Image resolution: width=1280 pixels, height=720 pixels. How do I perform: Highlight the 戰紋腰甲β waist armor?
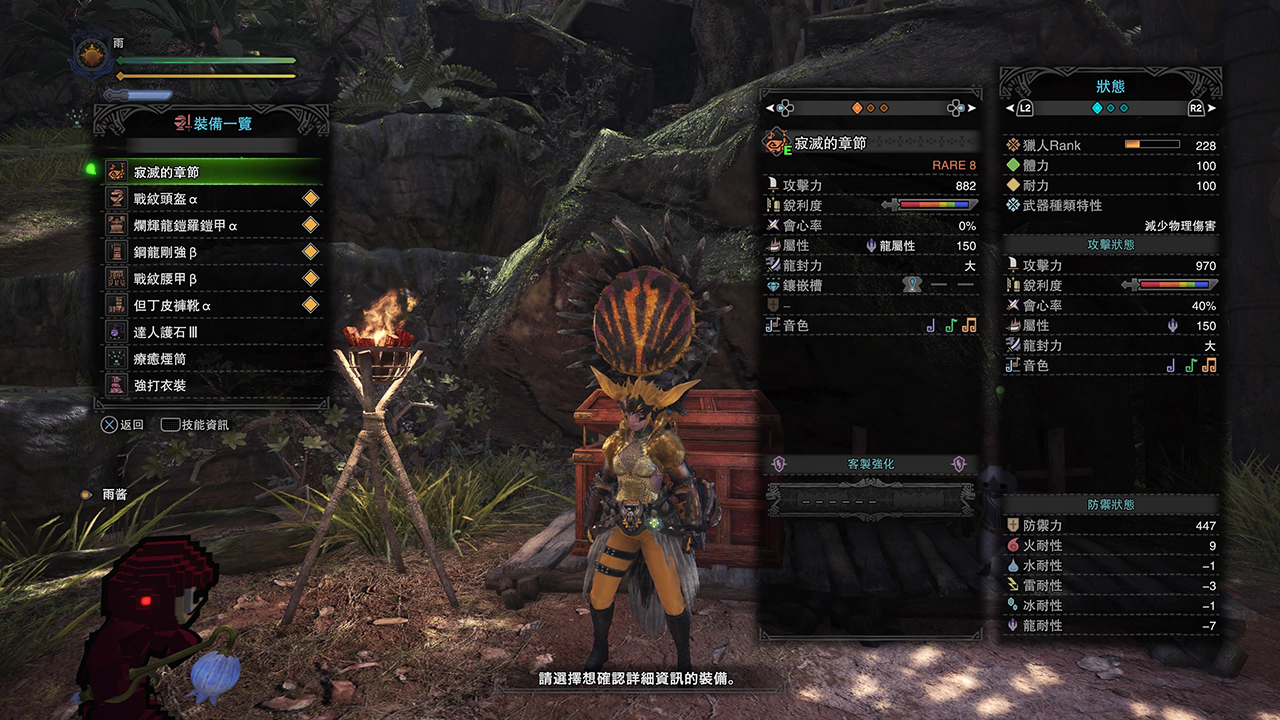coord(212,278)
